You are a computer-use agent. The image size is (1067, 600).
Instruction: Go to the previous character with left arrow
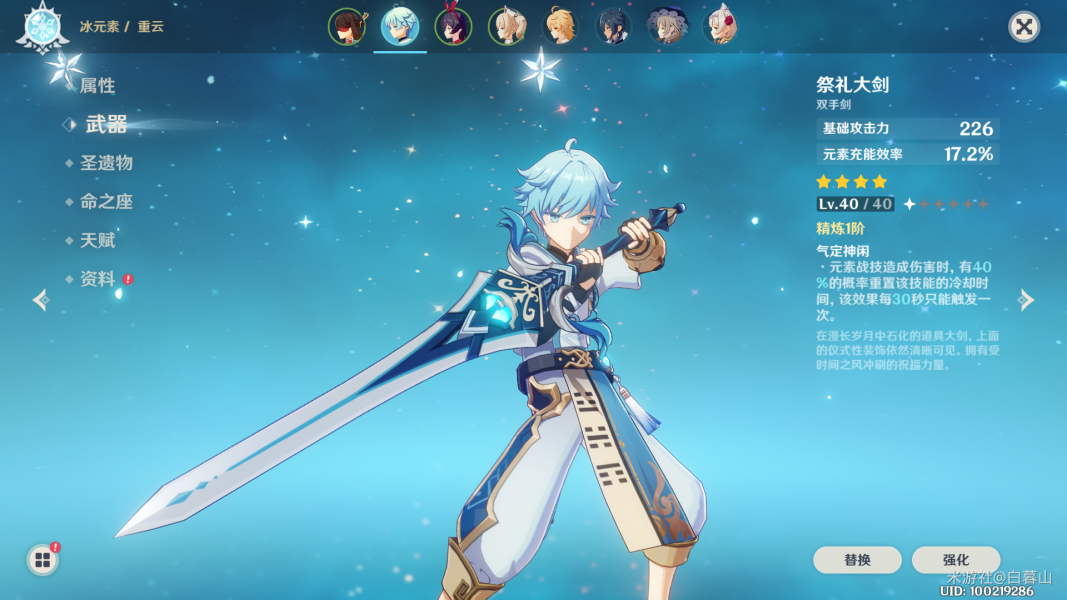point(41,300)
